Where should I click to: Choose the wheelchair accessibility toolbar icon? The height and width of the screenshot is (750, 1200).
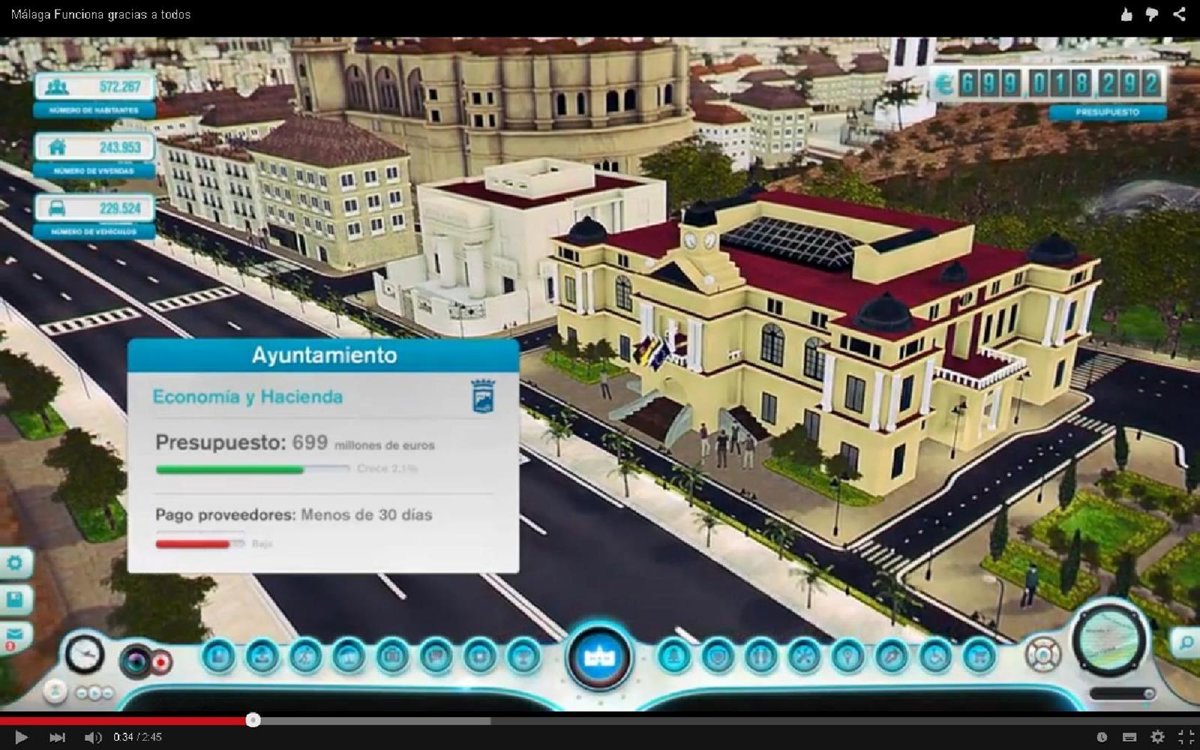935,657
